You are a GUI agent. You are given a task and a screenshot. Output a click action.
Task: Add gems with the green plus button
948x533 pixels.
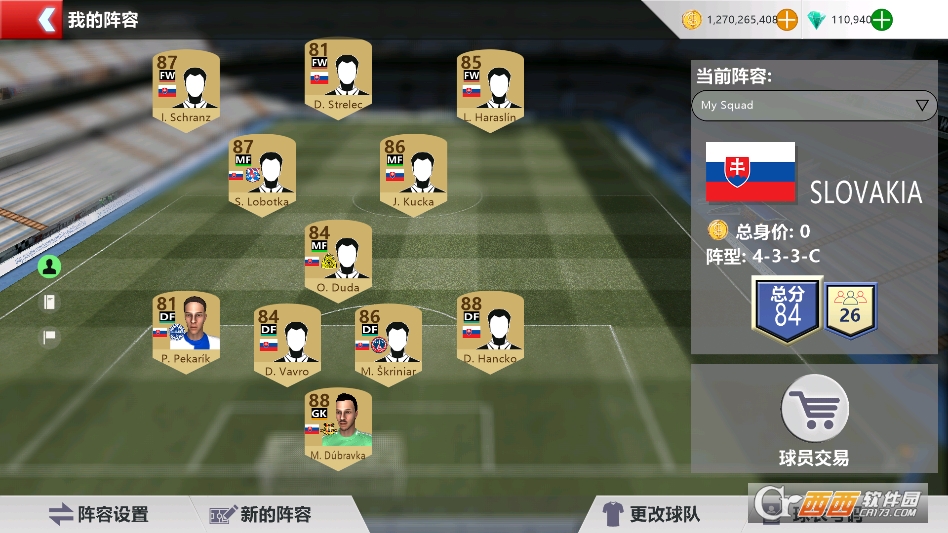[881, 19]
